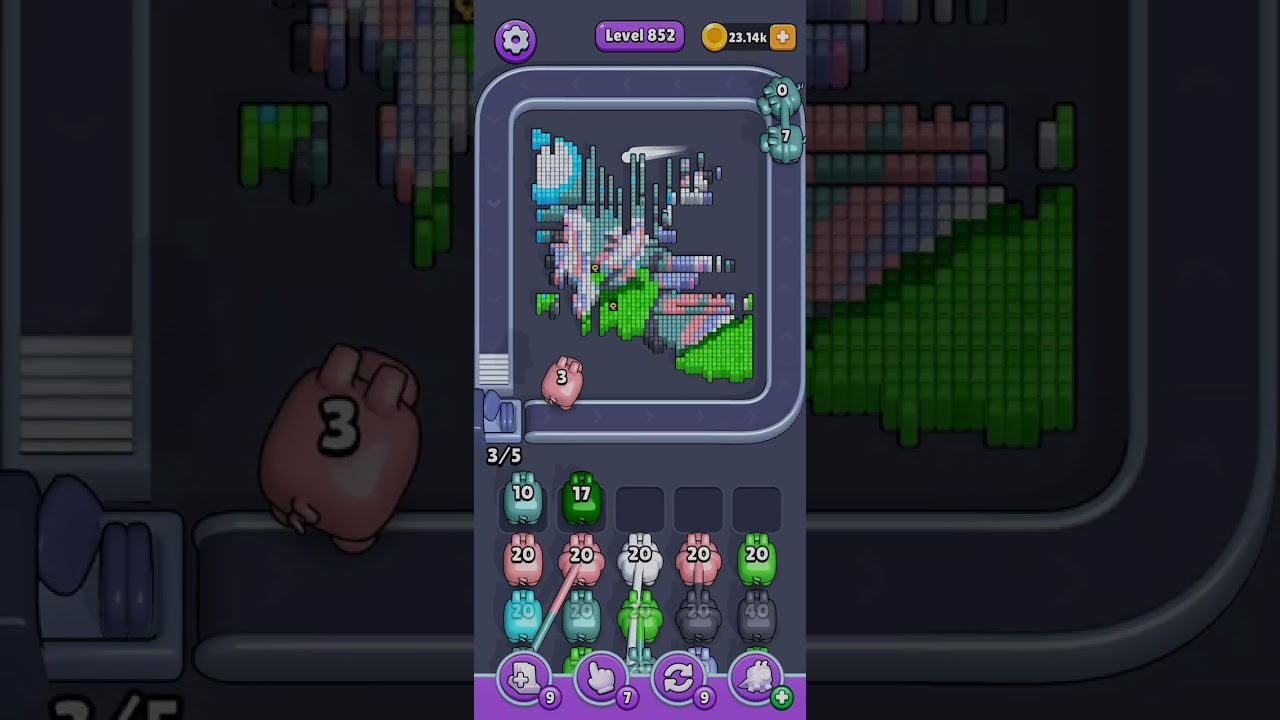
Task: Select the dark green pig numbered 17
Action: [581, 499]
